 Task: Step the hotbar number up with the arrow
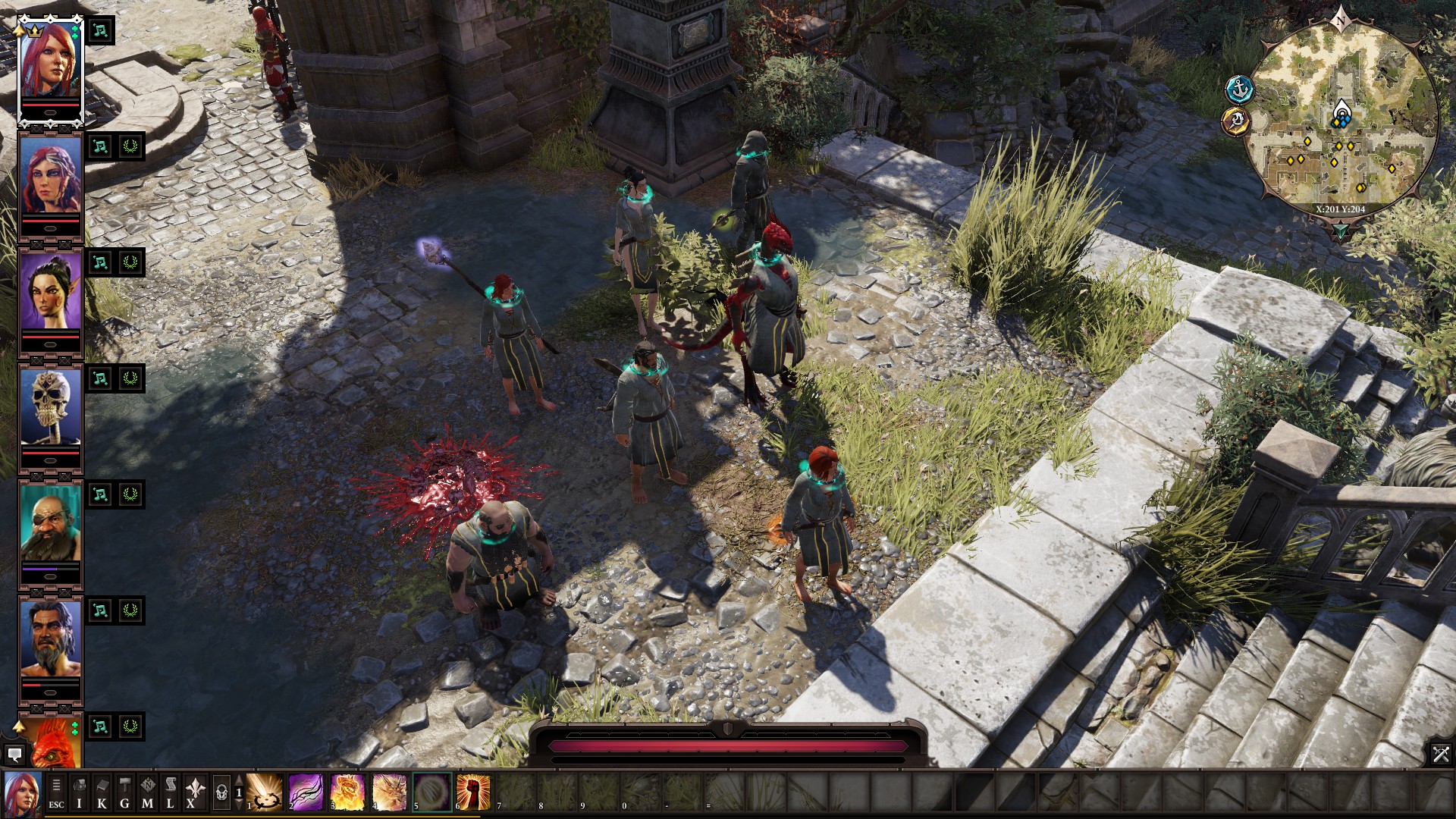239,780
